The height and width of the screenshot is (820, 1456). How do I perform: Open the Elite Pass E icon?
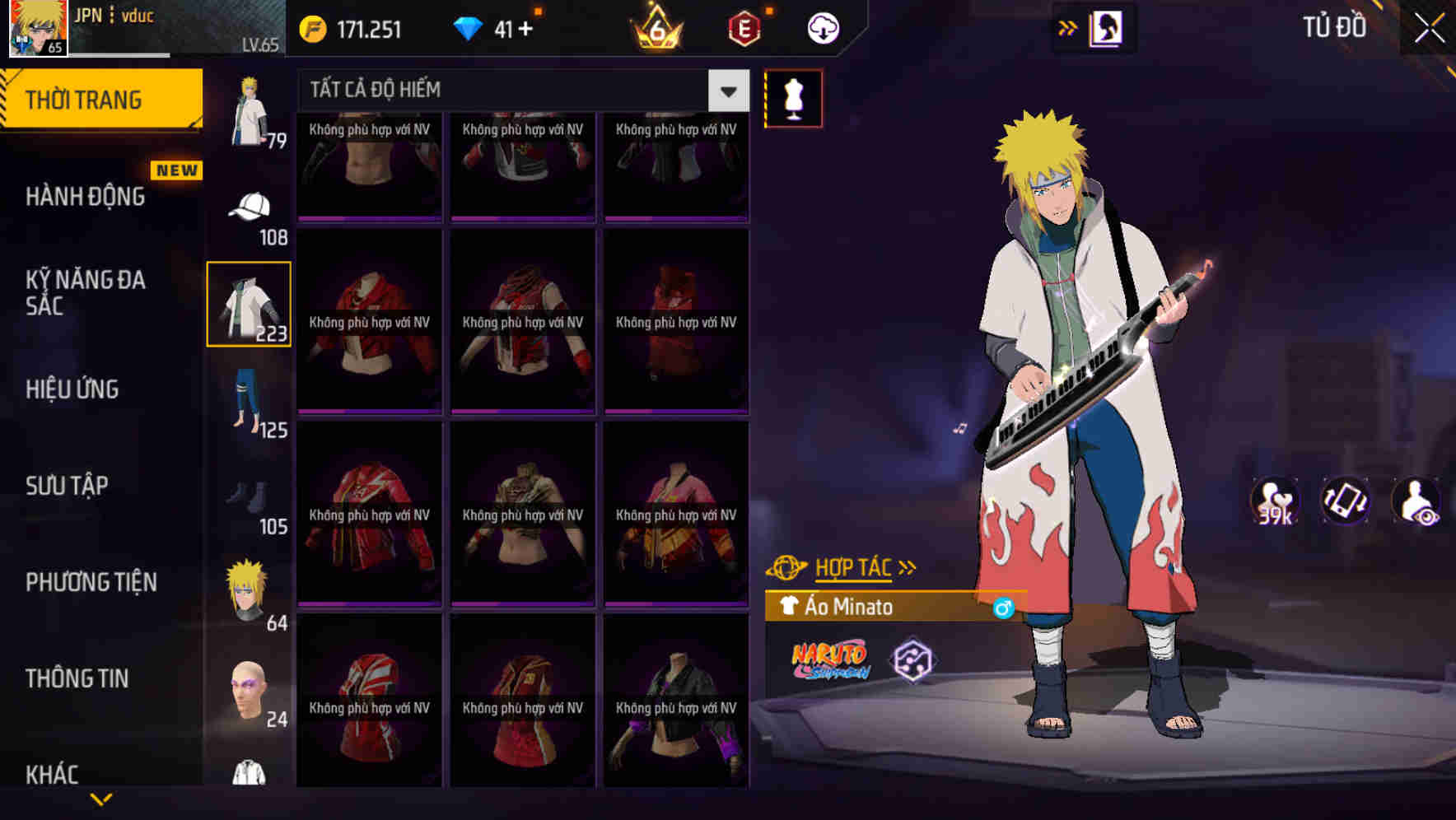pyautogui.click(x=743, y=27)
